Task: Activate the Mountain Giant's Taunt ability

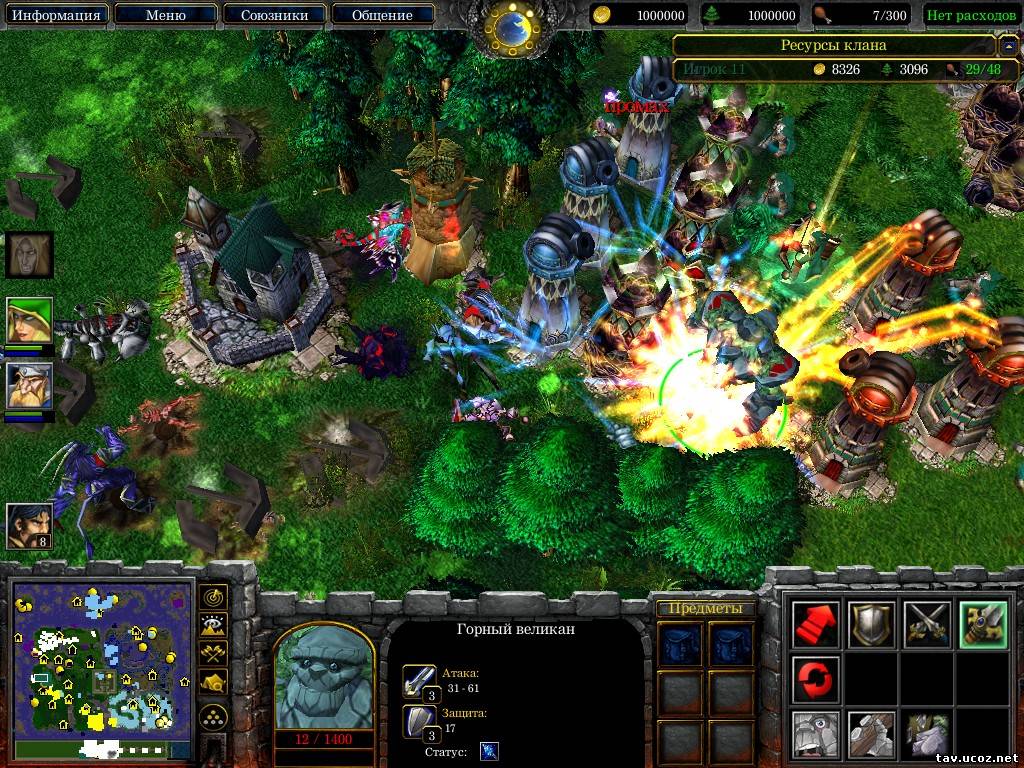Action: (x=816, y=734)
